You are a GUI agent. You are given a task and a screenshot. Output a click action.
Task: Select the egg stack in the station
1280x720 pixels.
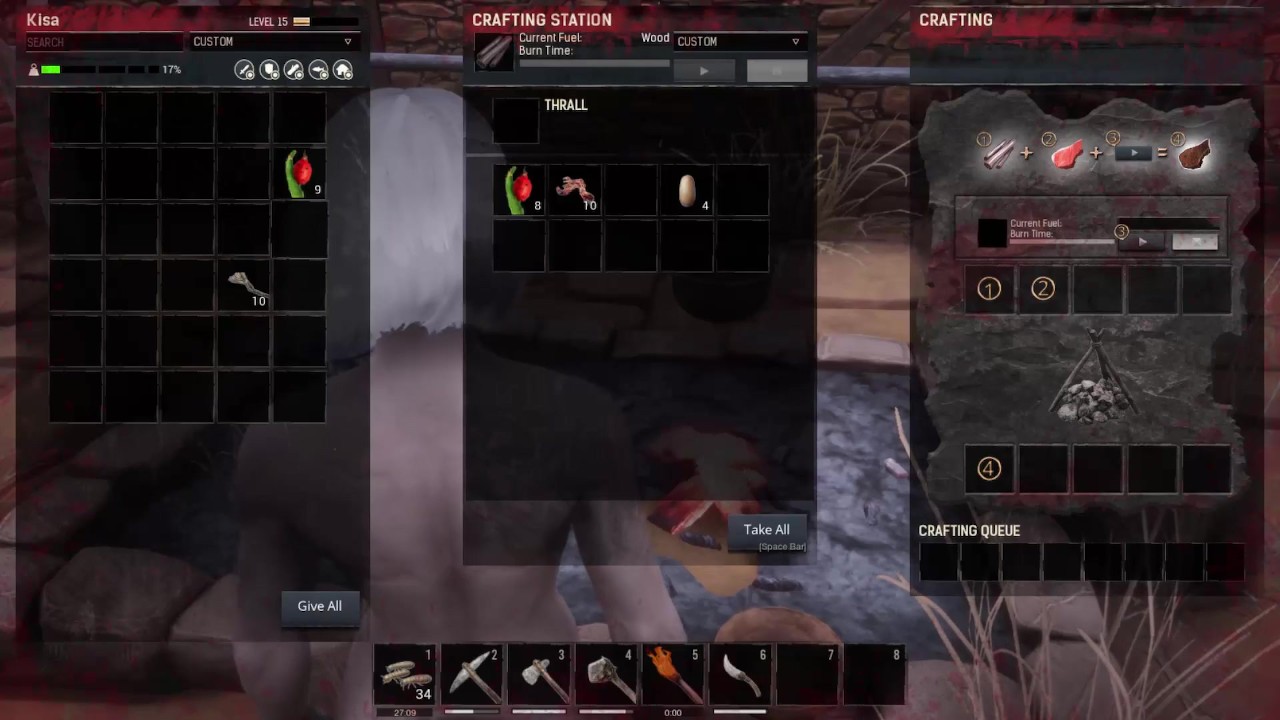click(687, 190)
